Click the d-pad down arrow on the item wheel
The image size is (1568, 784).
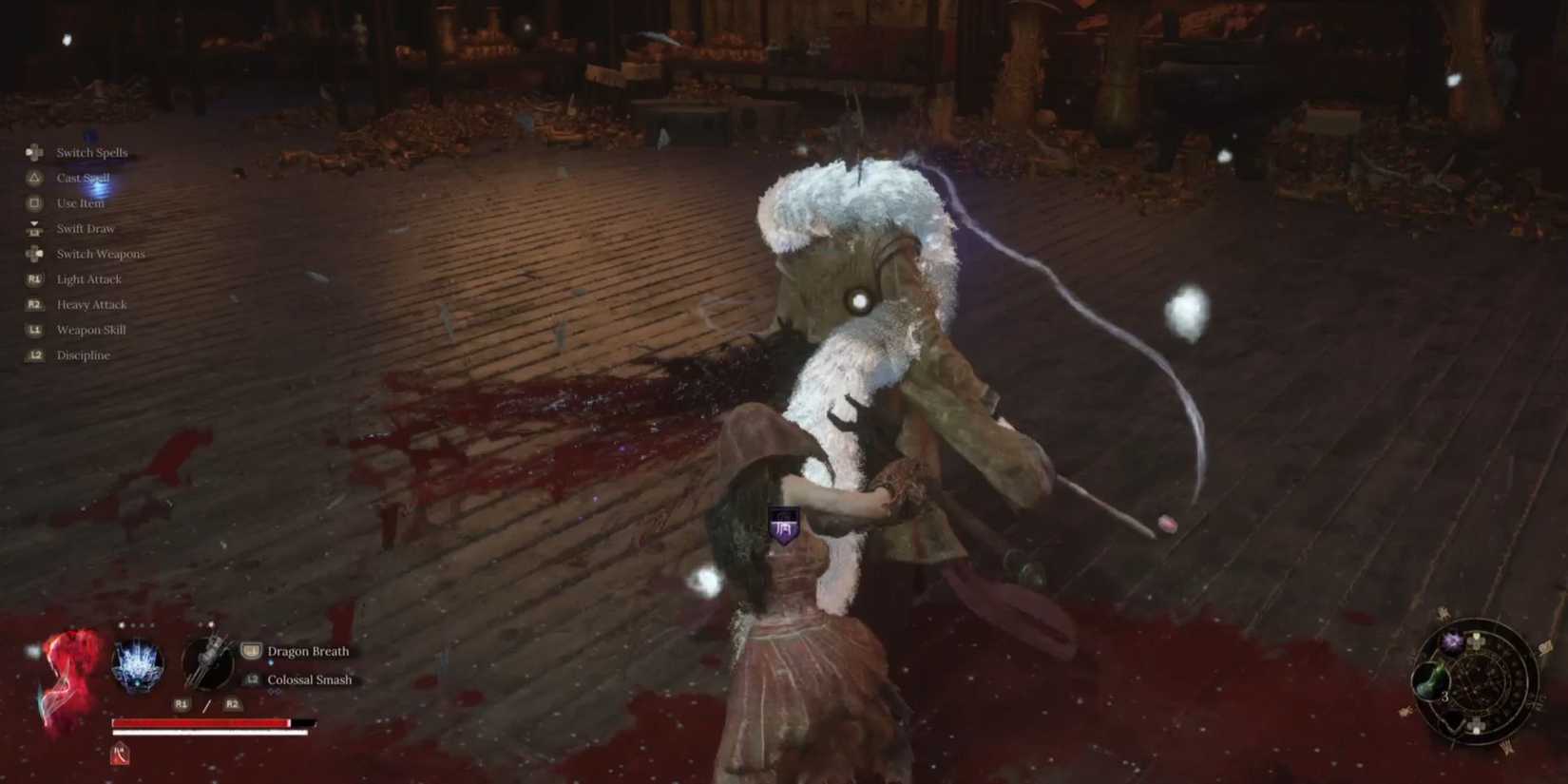point(1476,725)
